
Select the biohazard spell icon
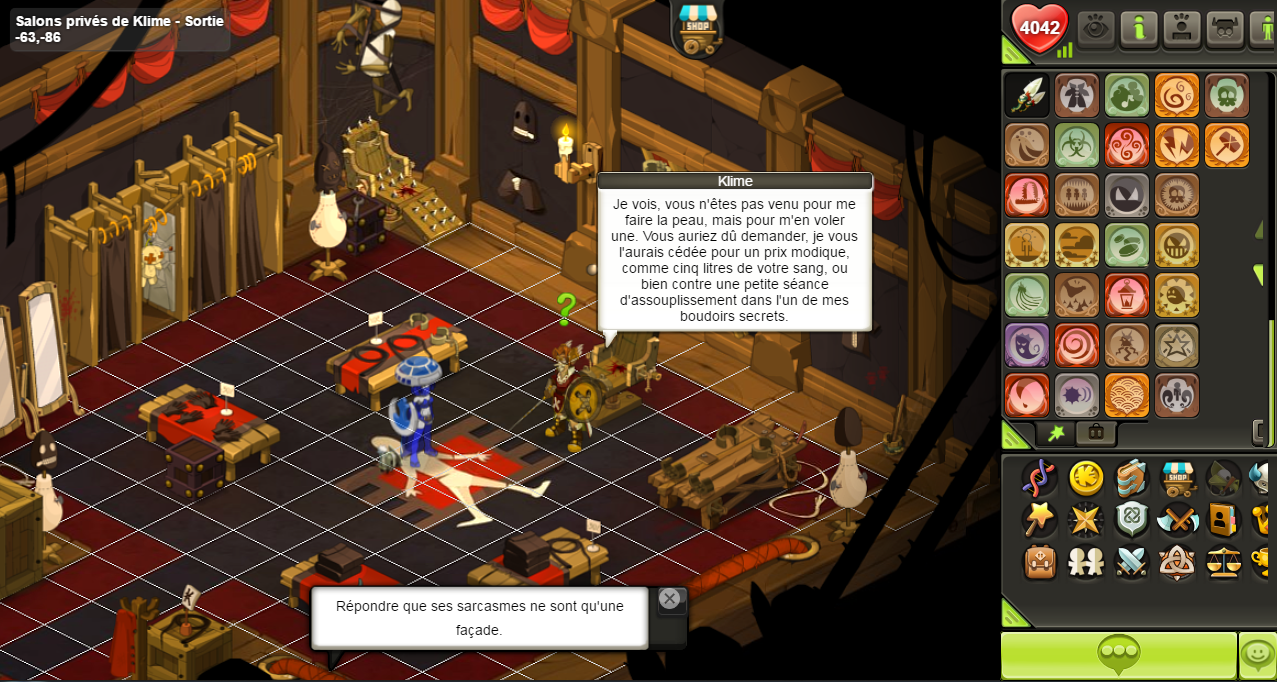pos(1077,145)
